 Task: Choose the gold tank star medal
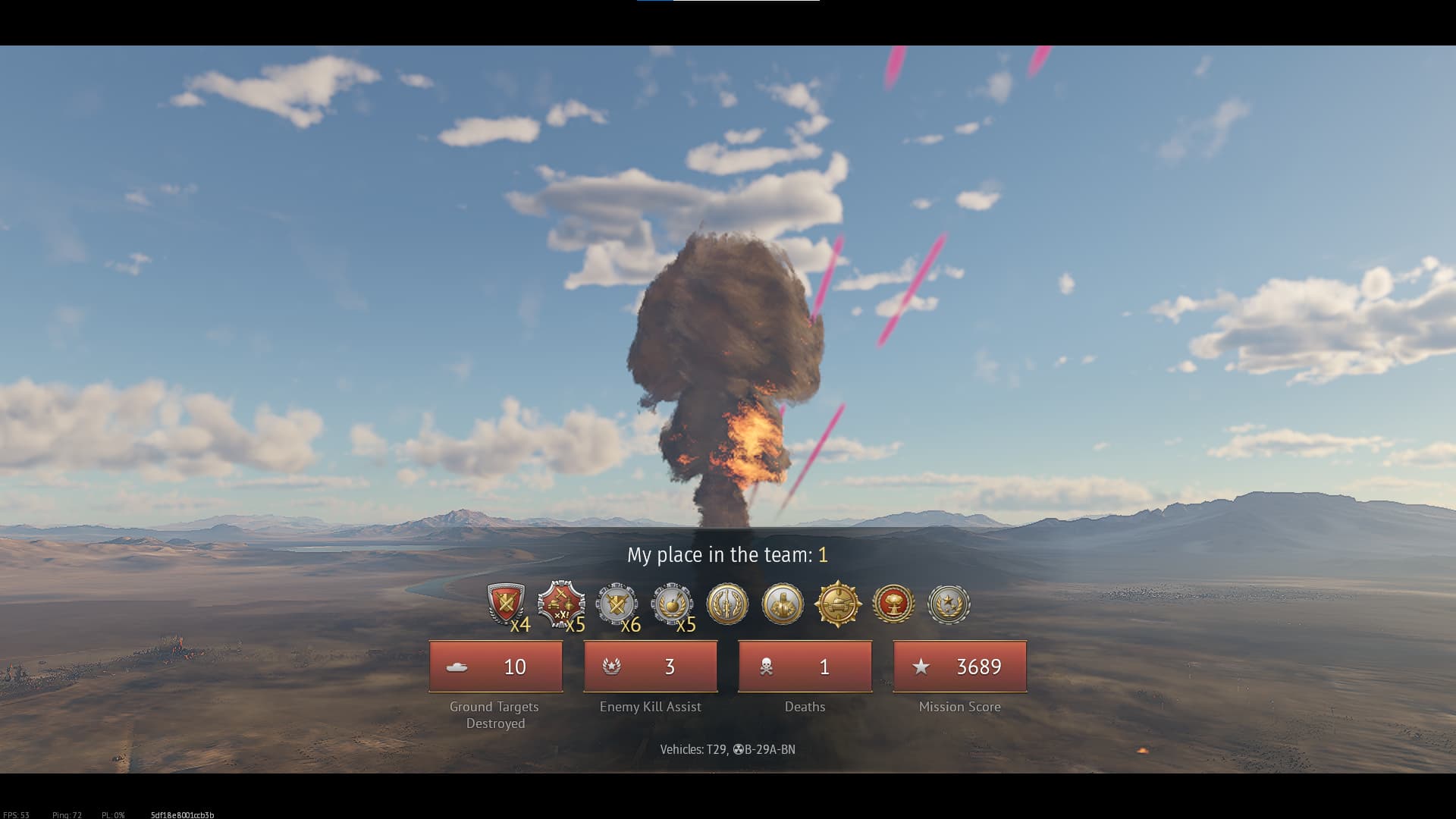tap(838, 604)
